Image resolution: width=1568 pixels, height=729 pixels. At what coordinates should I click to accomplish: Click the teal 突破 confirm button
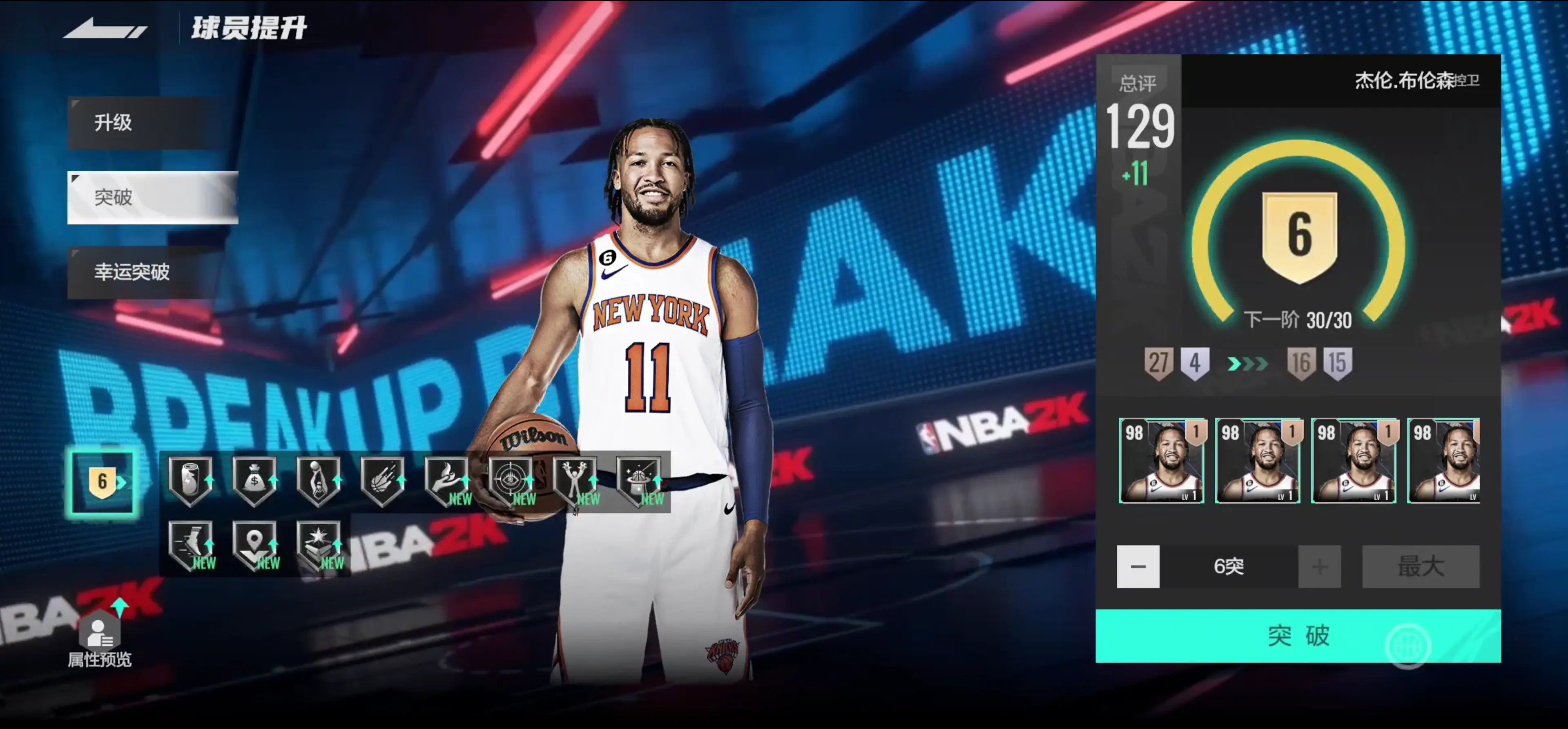point(1298,635)
